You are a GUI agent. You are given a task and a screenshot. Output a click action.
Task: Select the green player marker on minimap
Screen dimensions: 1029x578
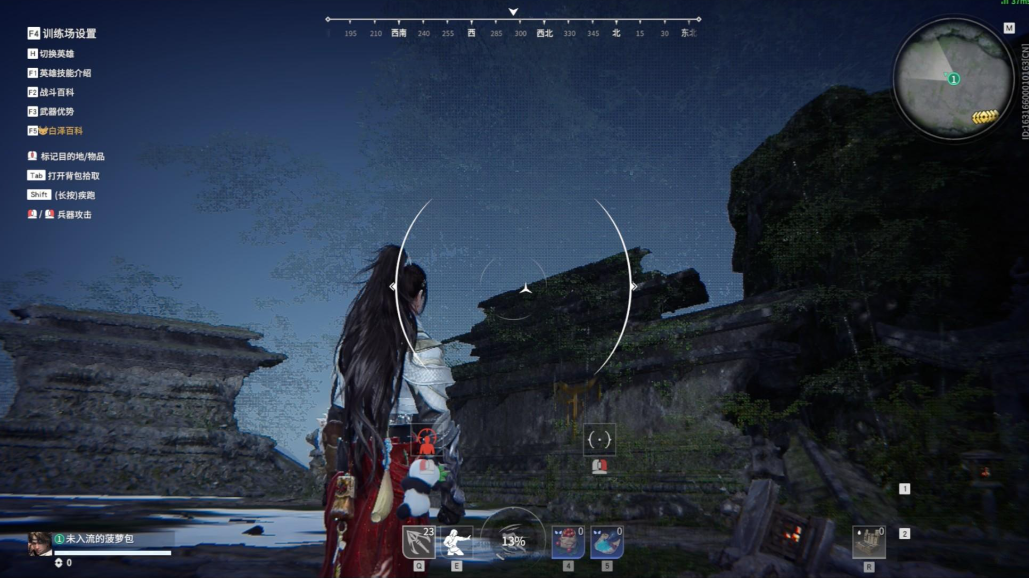tap(954, 78)
